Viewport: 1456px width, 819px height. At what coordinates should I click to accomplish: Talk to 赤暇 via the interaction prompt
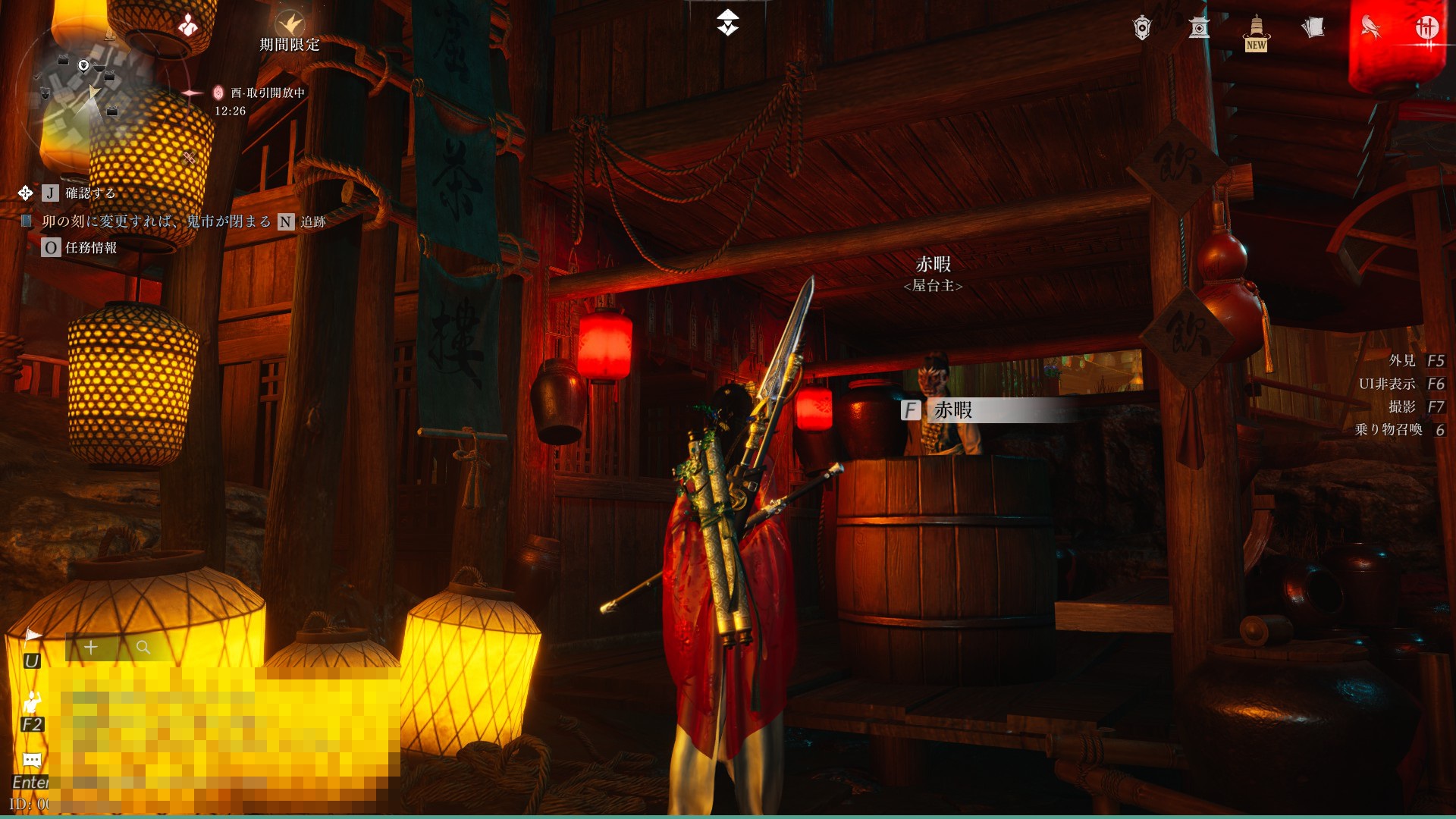952,410
